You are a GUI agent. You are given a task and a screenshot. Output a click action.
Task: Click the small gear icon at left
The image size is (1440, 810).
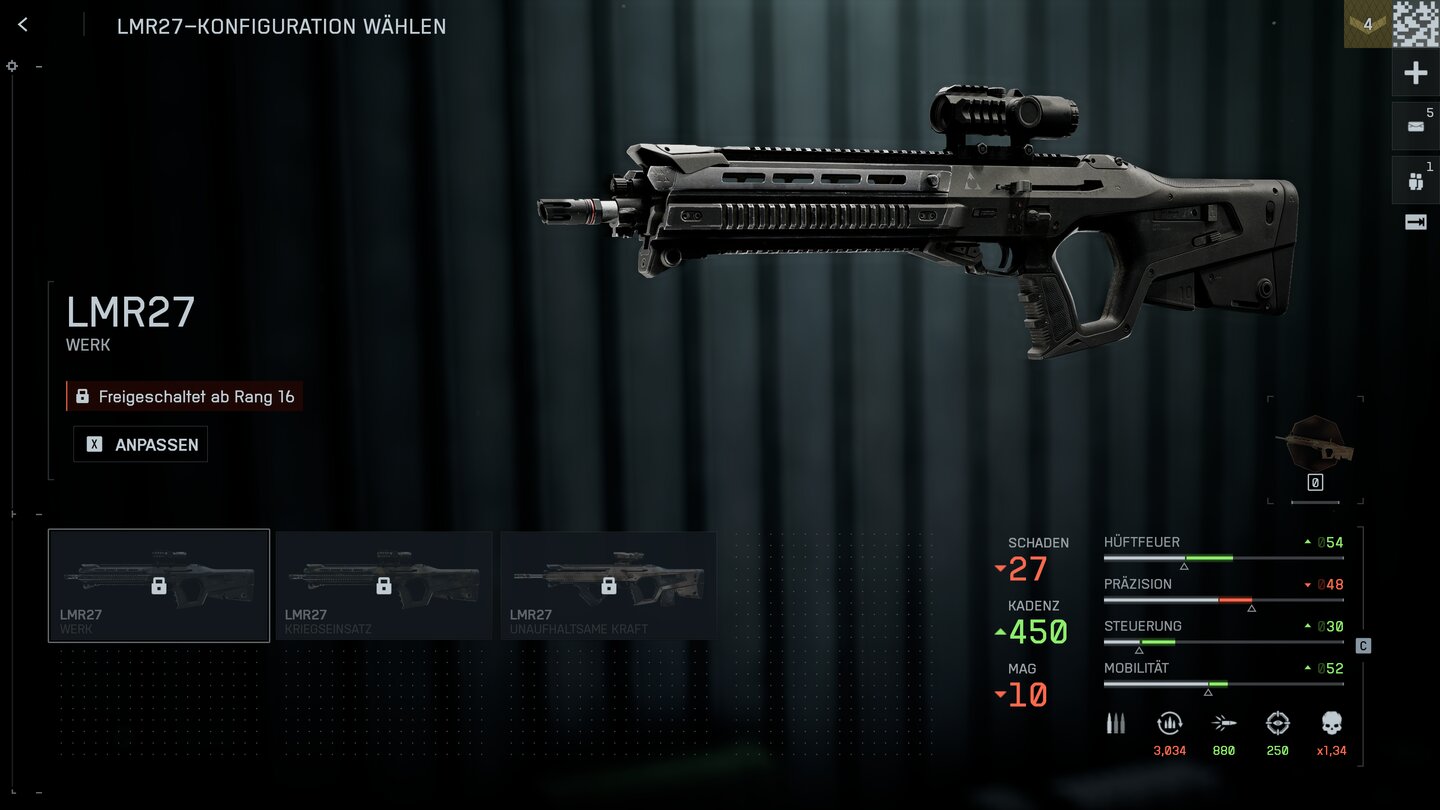click(x=12, y=66)
